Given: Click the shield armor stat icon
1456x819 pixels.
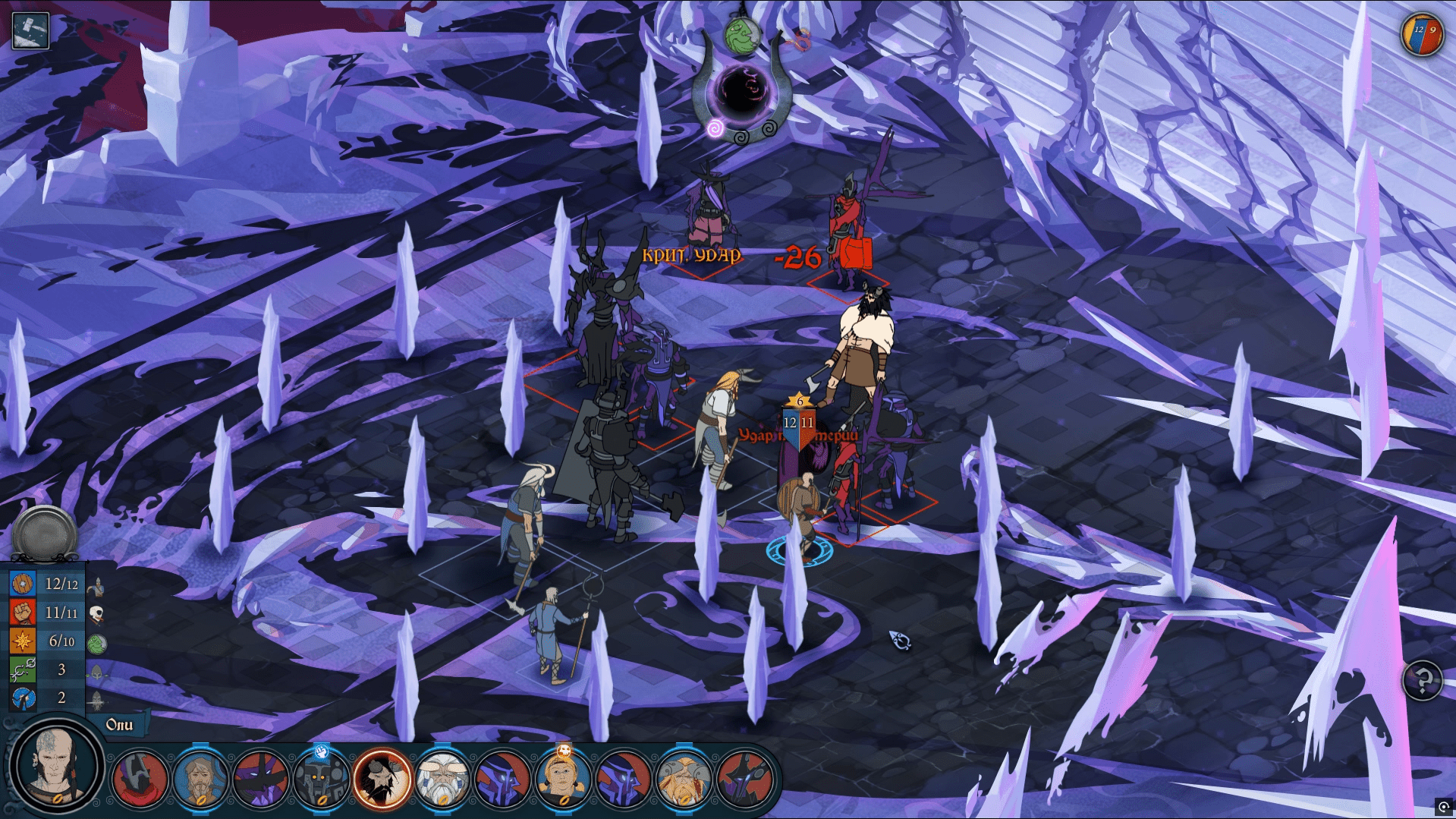Looking at the screenshot, I should click(23, 584).
